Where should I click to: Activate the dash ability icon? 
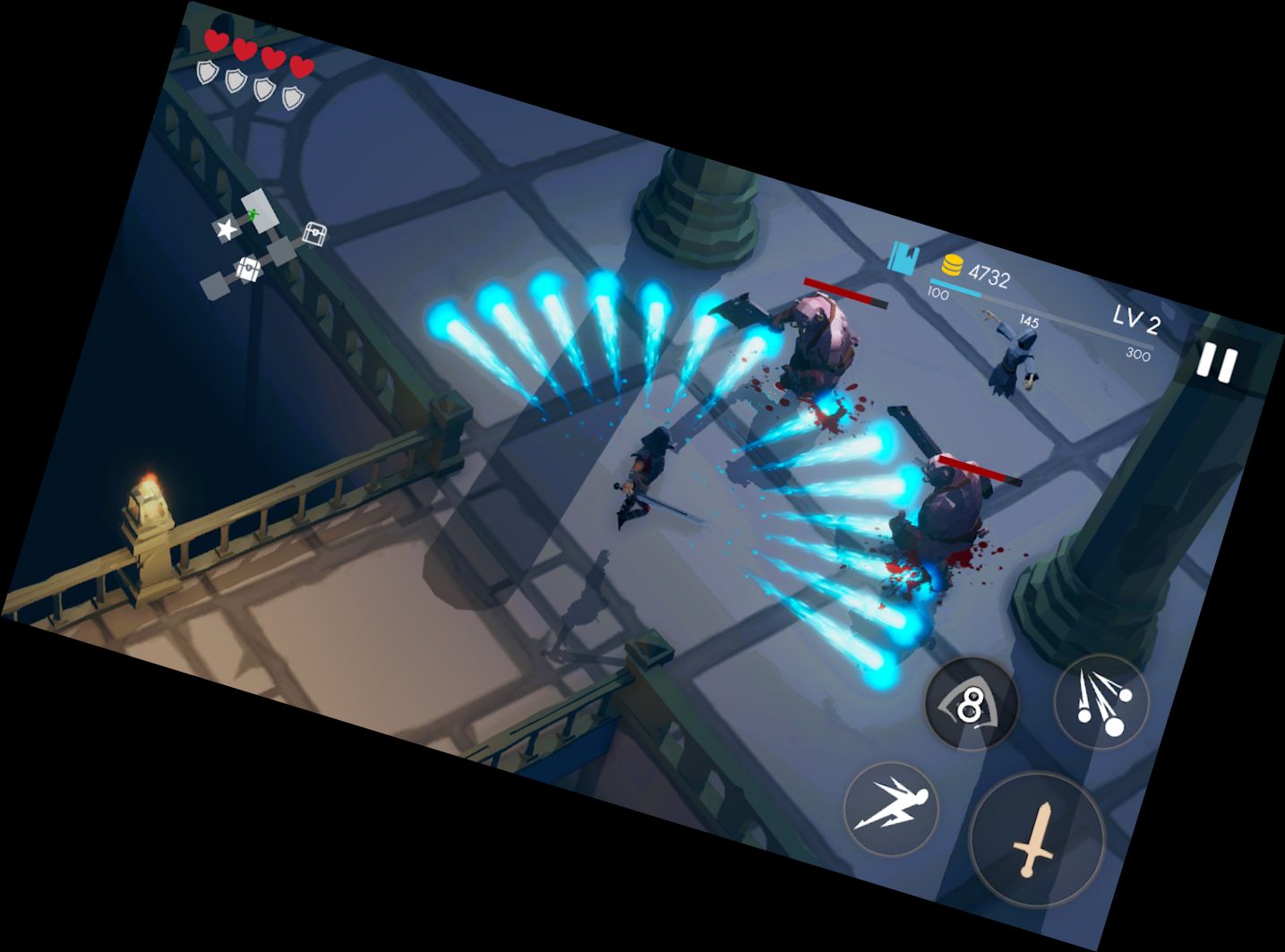tap(891, 806)
